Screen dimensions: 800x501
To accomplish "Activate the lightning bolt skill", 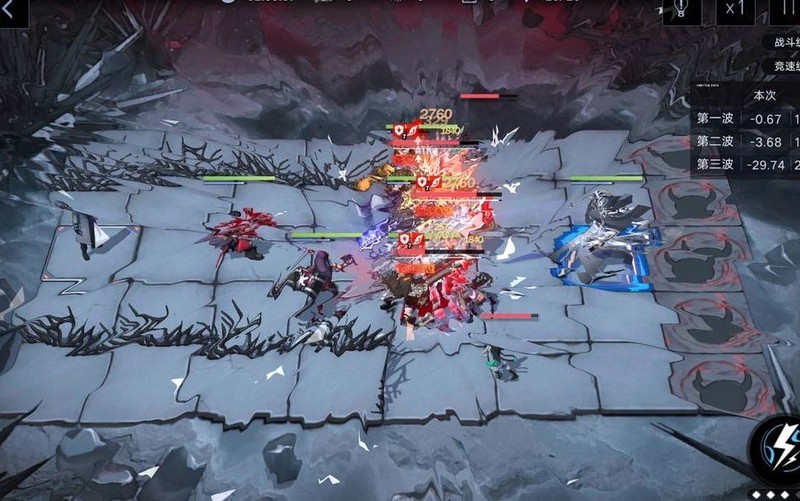I will (778, 447).
